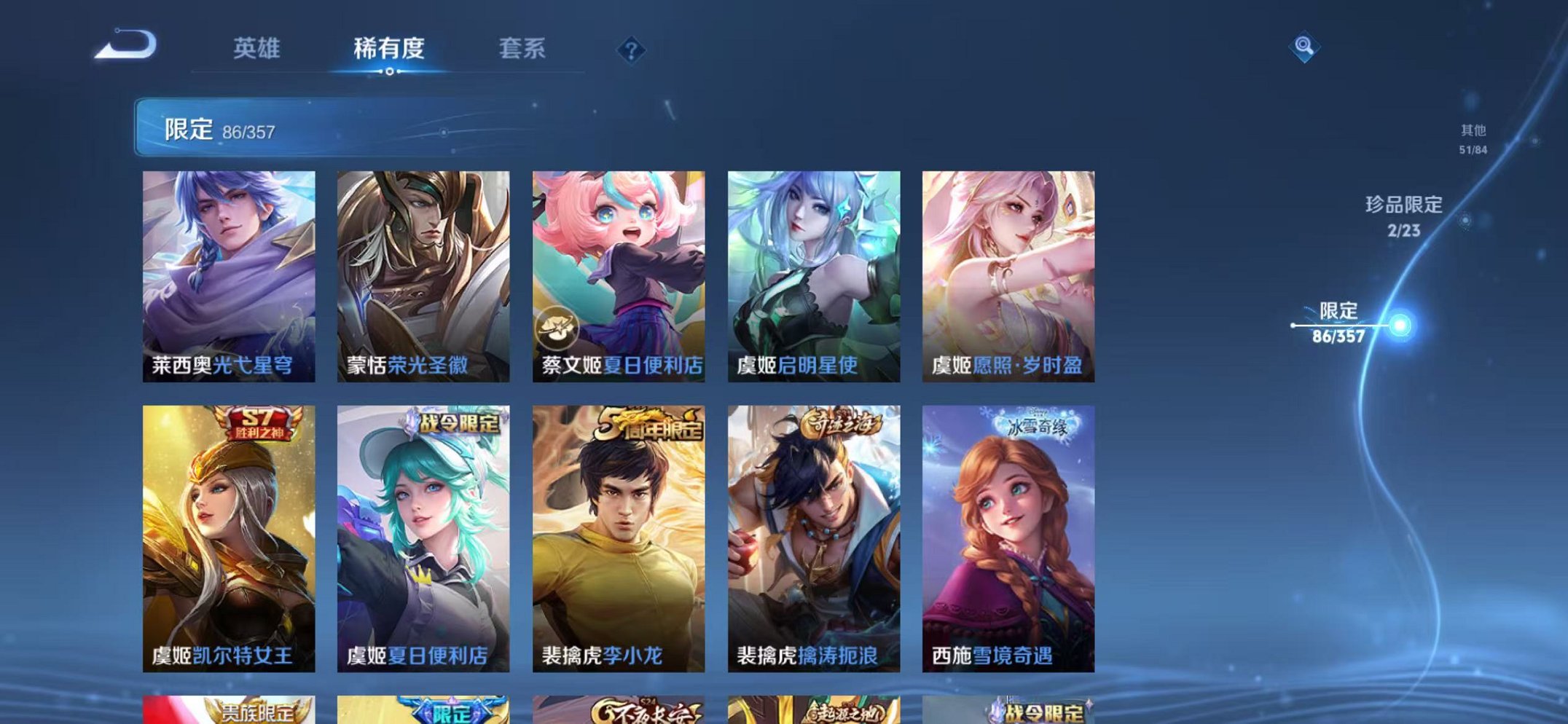Switch to the 套系 tab

[523, 47]
